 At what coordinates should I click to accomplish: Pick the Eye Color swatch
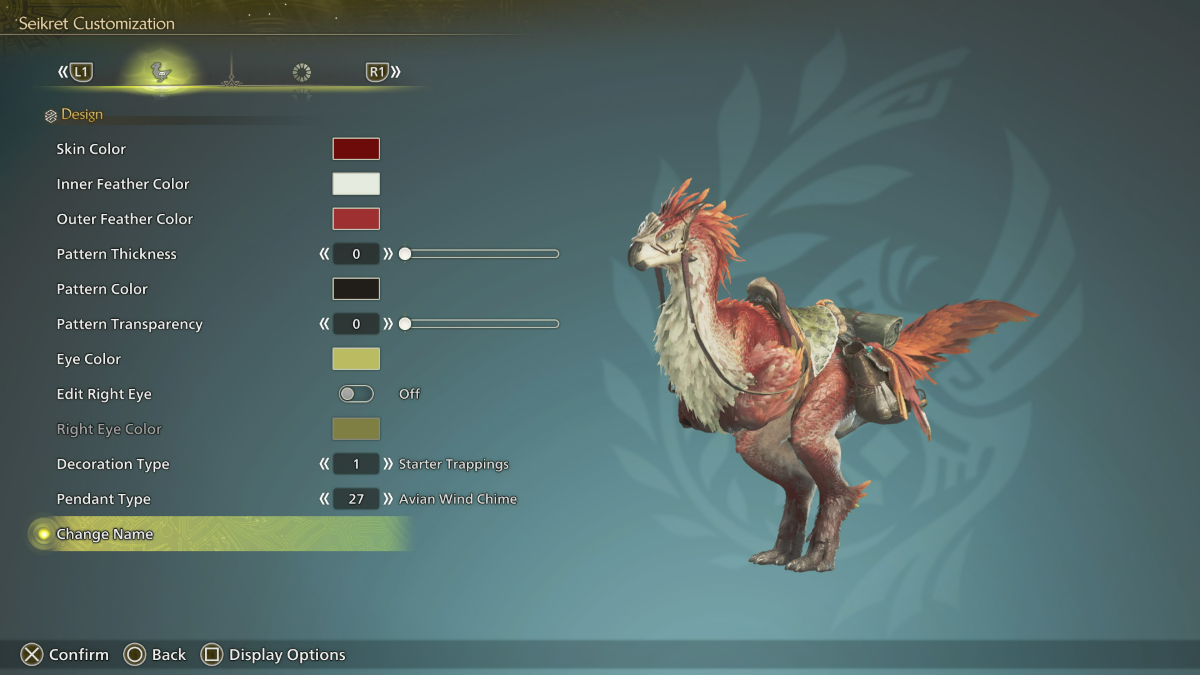point(356,359)
